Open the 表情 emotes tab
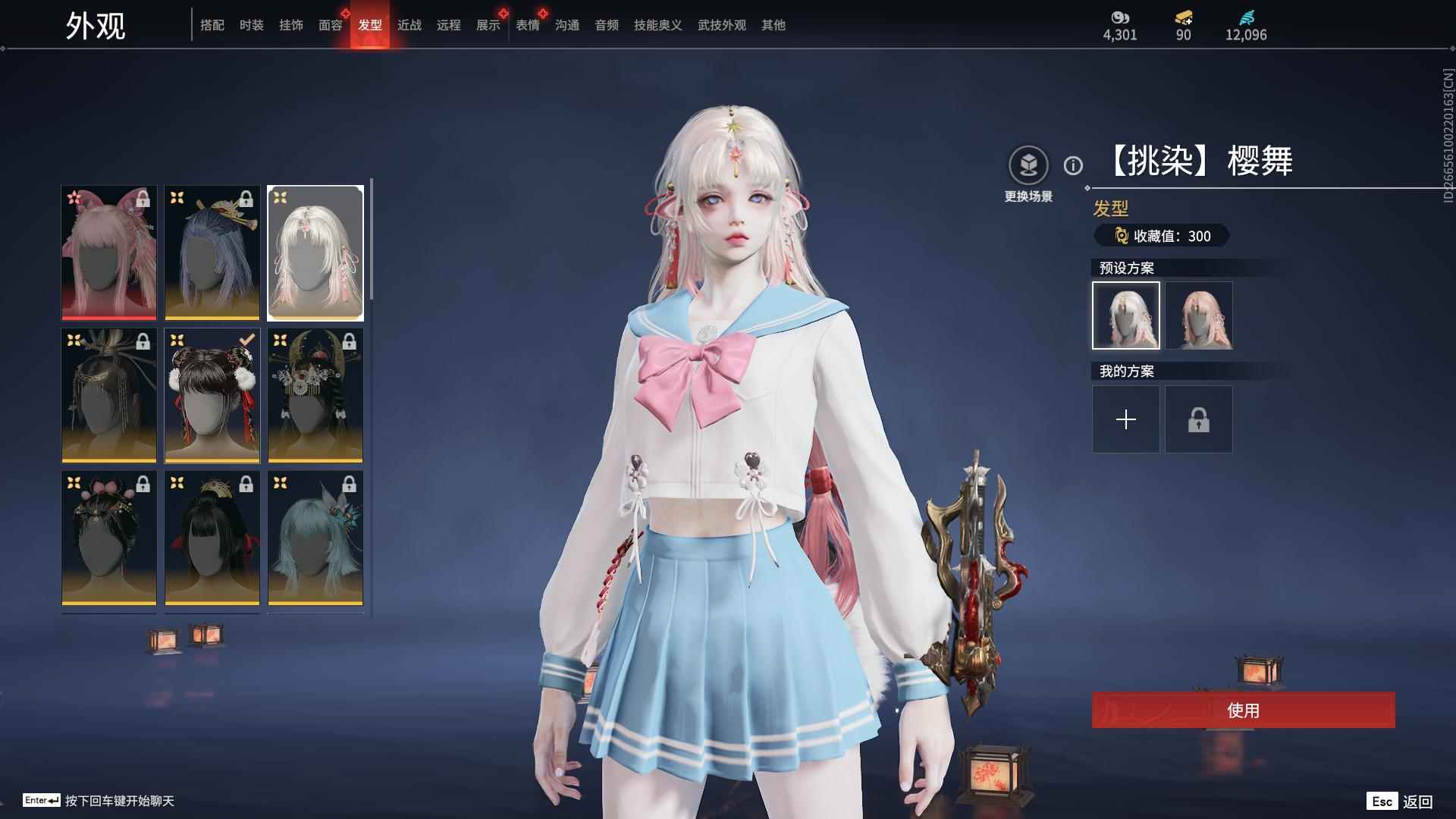1456x819 pixels. click(528, 25)
